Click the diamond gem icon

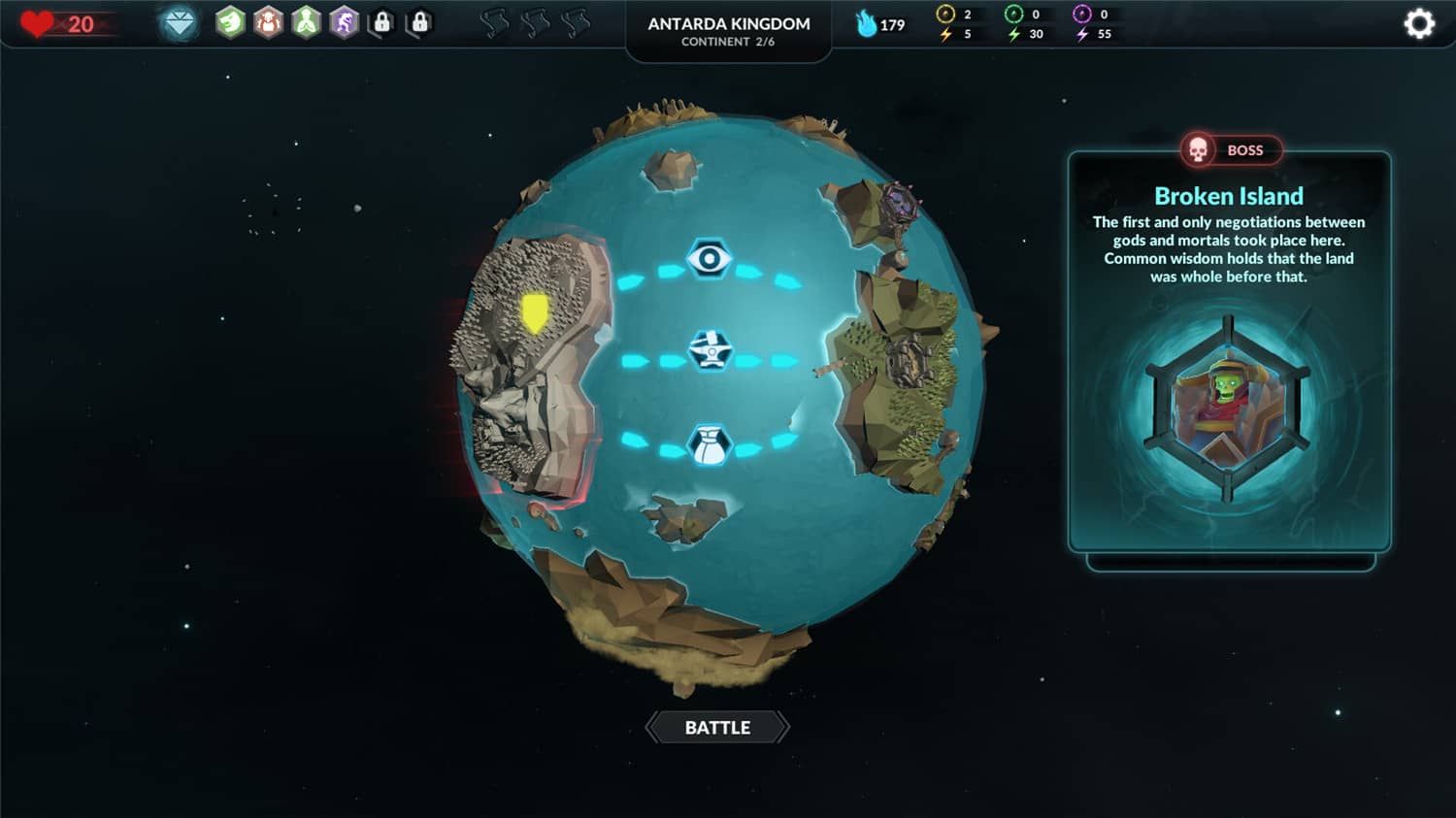pos(180,23)
